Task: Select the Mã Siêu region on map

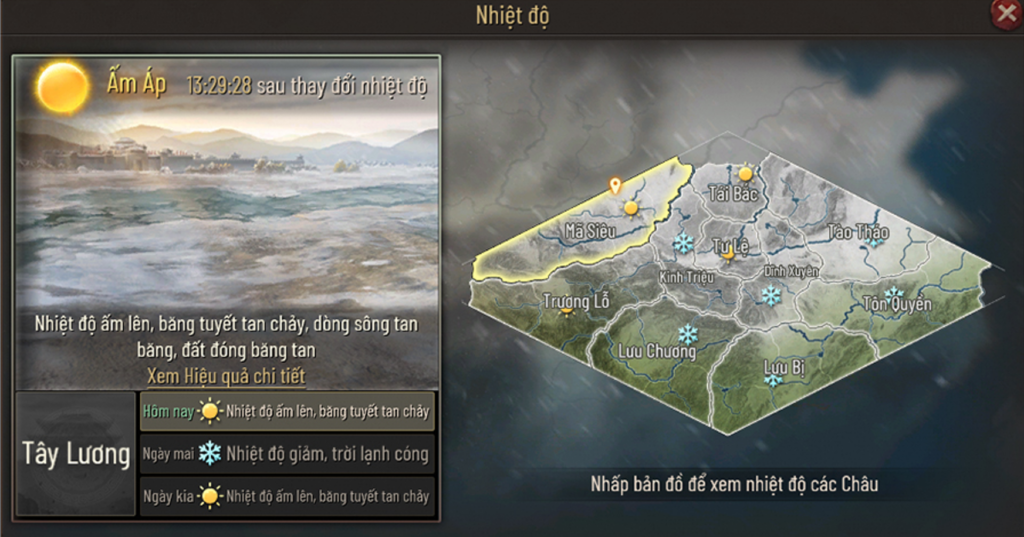Action: 588,231
